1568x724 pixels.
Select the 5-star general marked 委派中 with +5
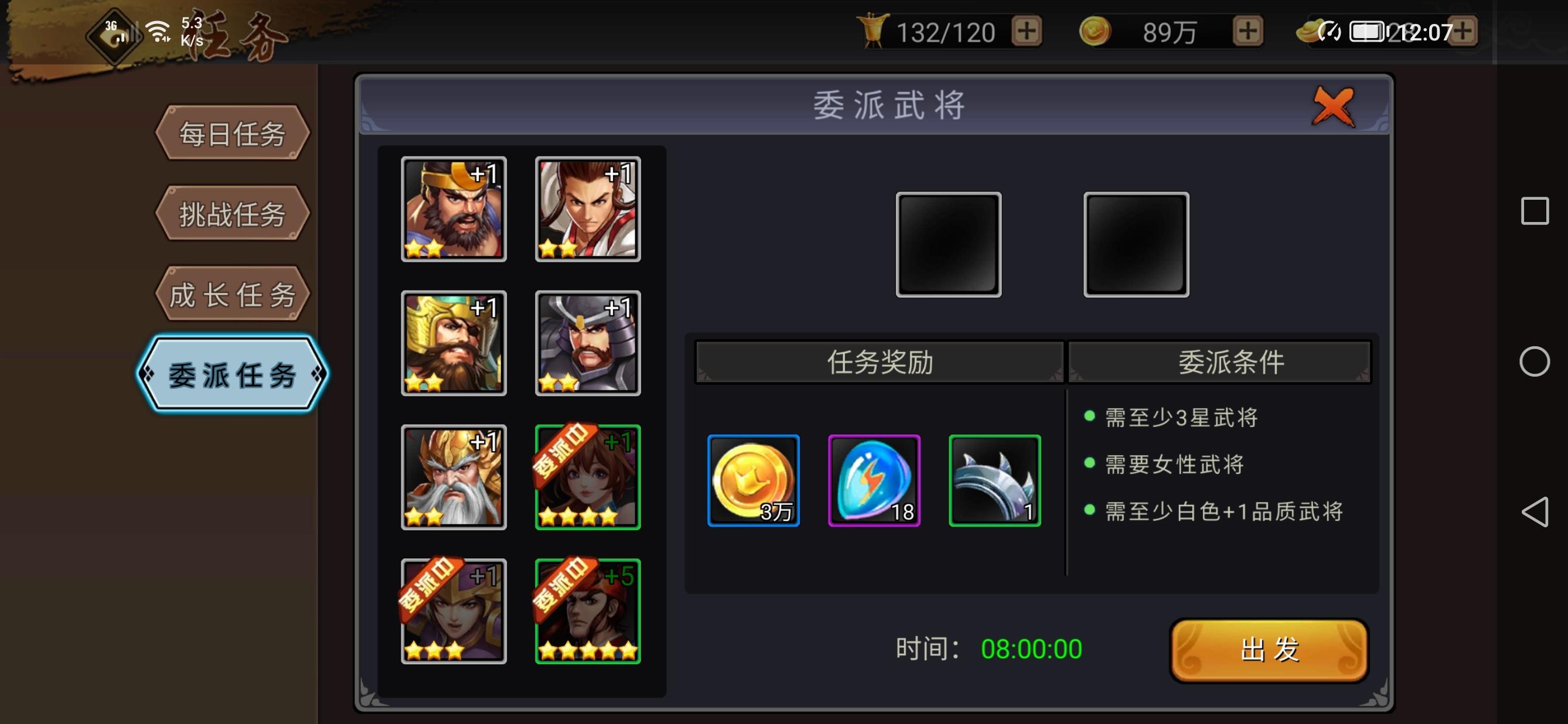[x=587, y=612]
